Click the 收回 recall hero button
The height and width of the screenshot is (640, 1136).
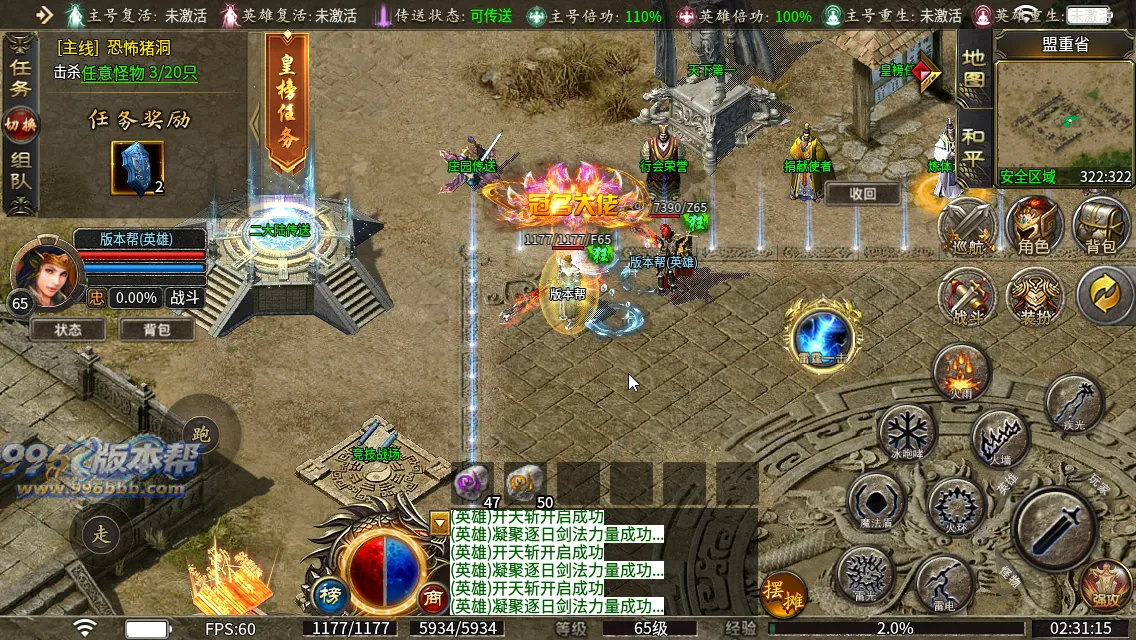(862, 194)
